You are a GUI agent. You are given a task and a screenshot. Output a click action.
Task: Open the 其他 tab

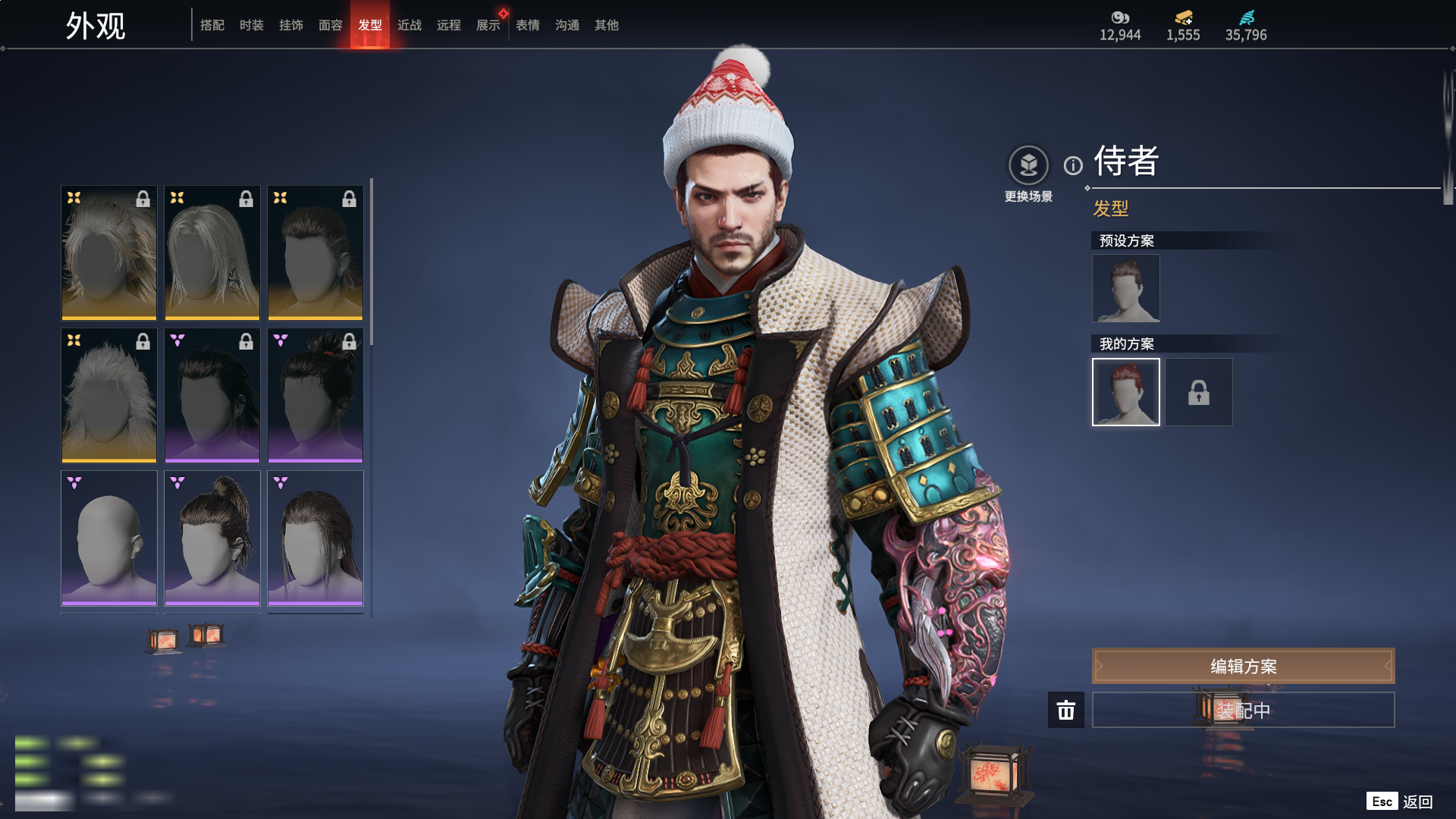[607, 25]
